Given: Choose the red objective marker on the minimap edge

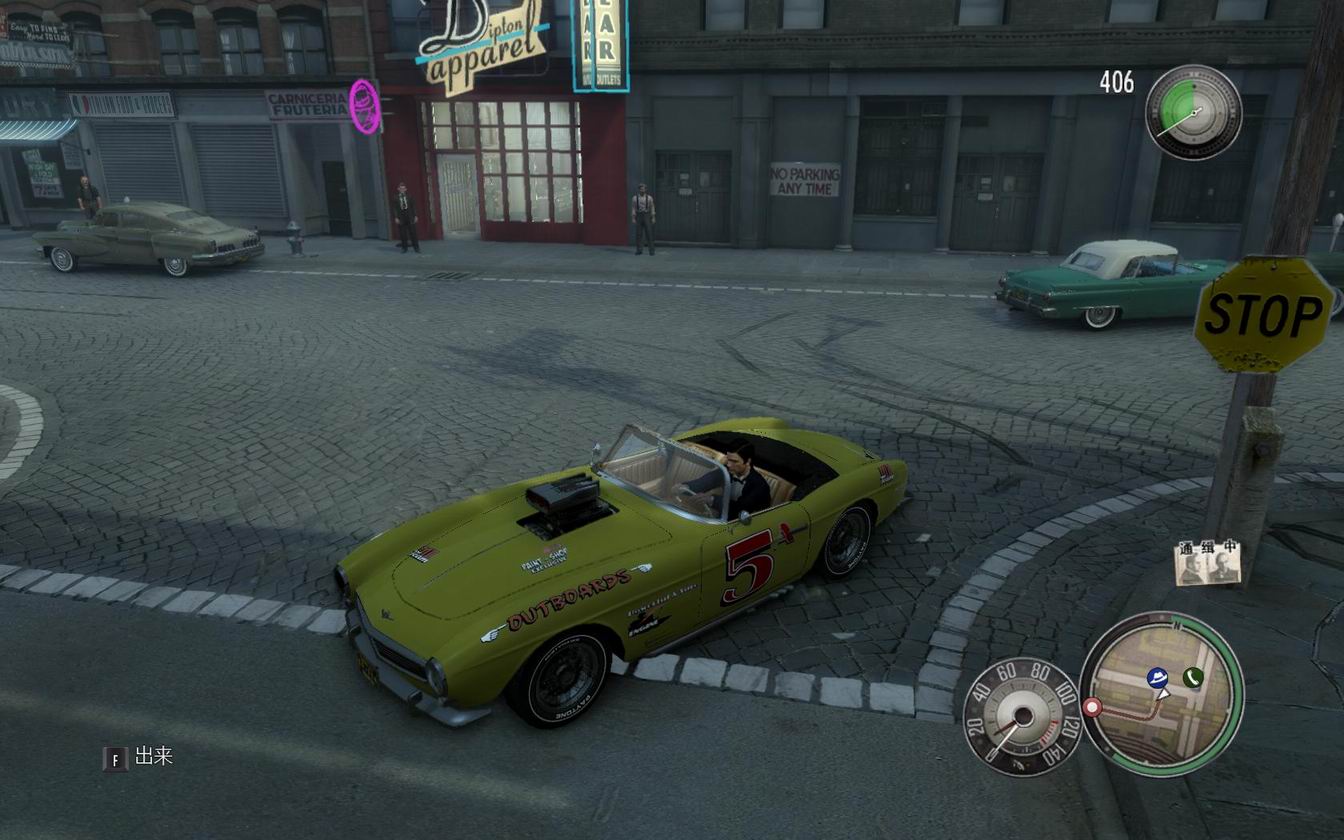Looking at the screenshot, I should tap(1092, 707).
